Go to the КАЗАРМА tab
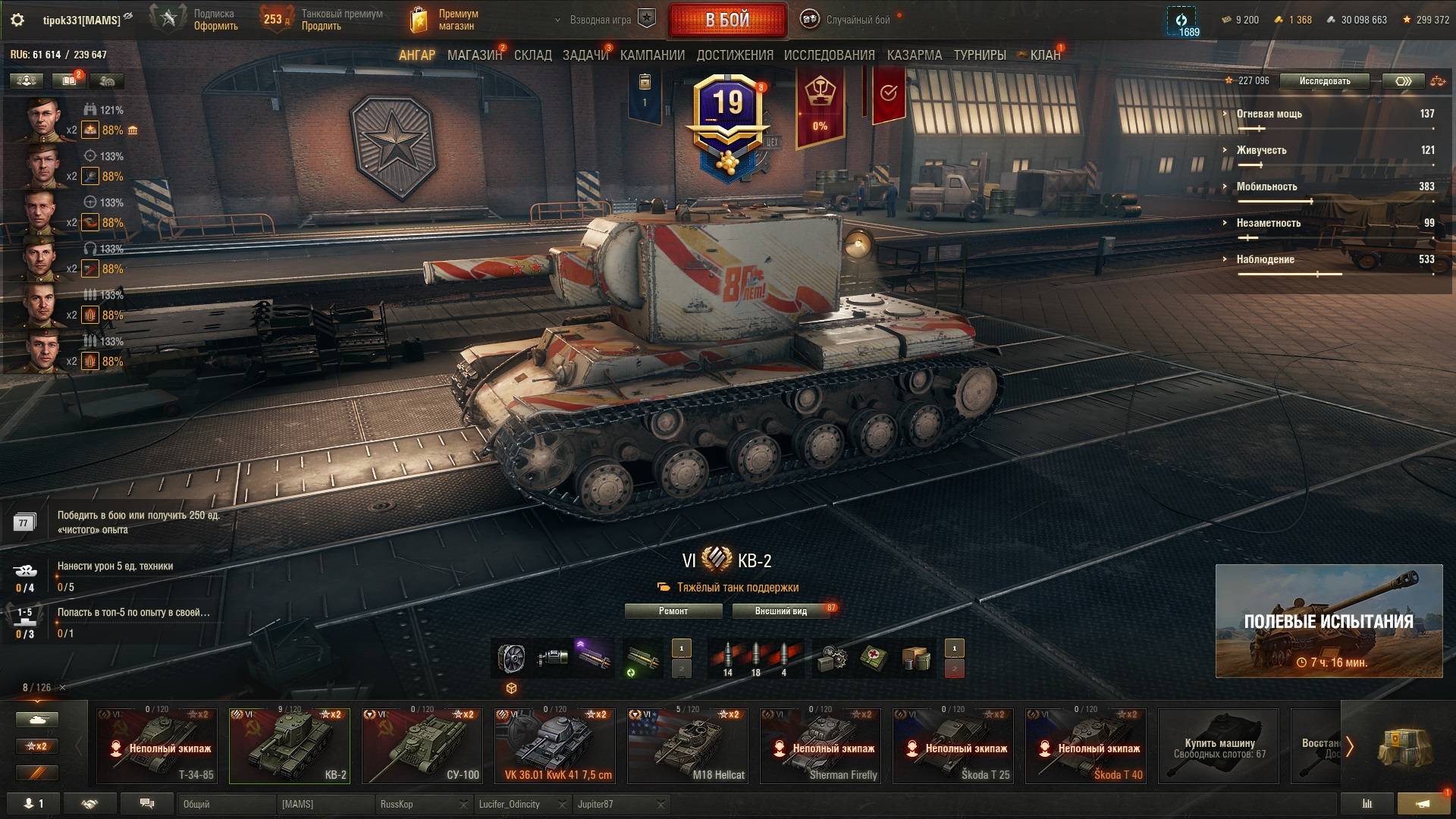This screenshot has width=1456, height=819. [914, 55]
